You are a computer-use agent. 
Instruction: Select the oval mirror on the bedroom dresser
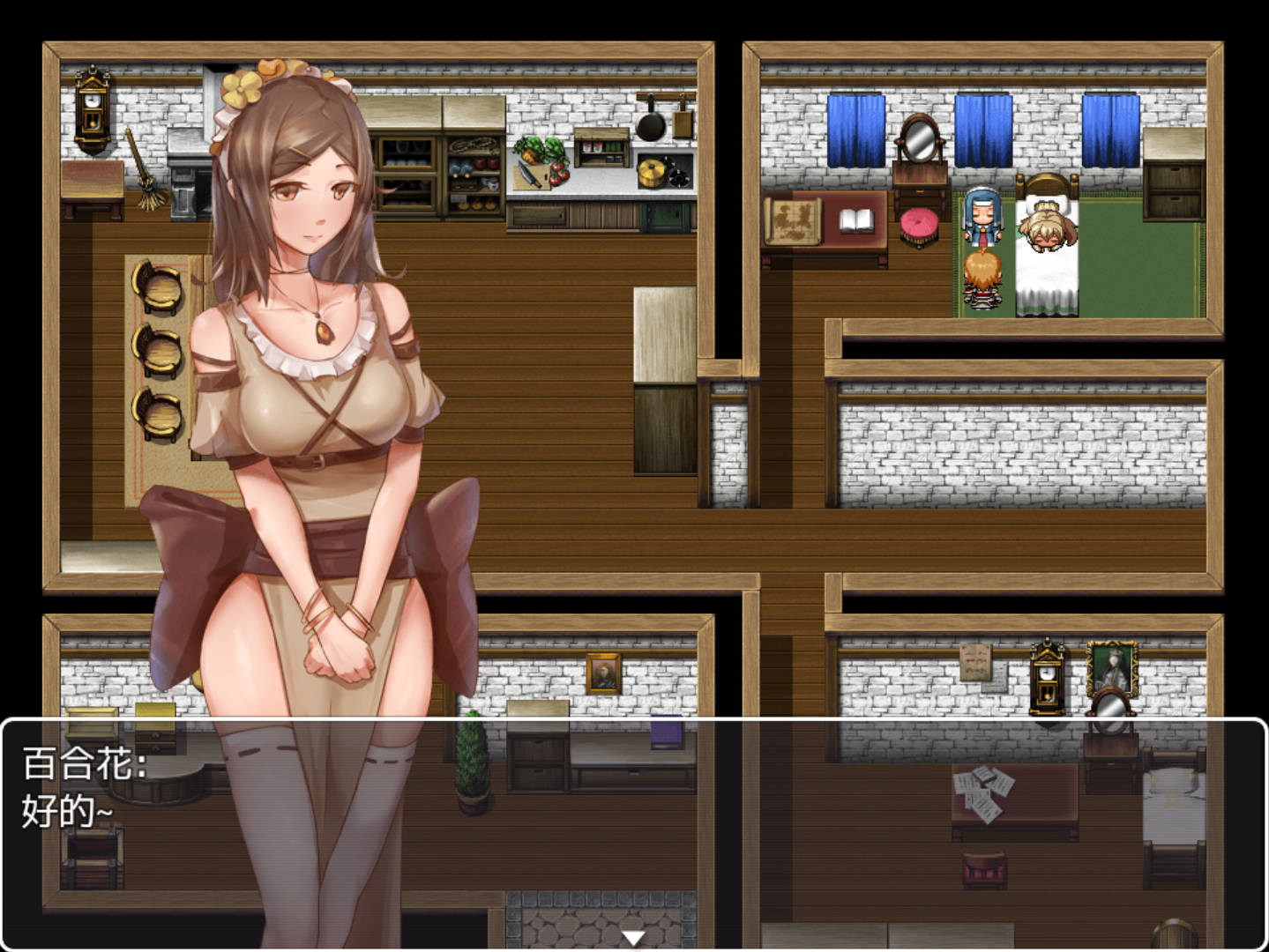[x=919, y=138]
